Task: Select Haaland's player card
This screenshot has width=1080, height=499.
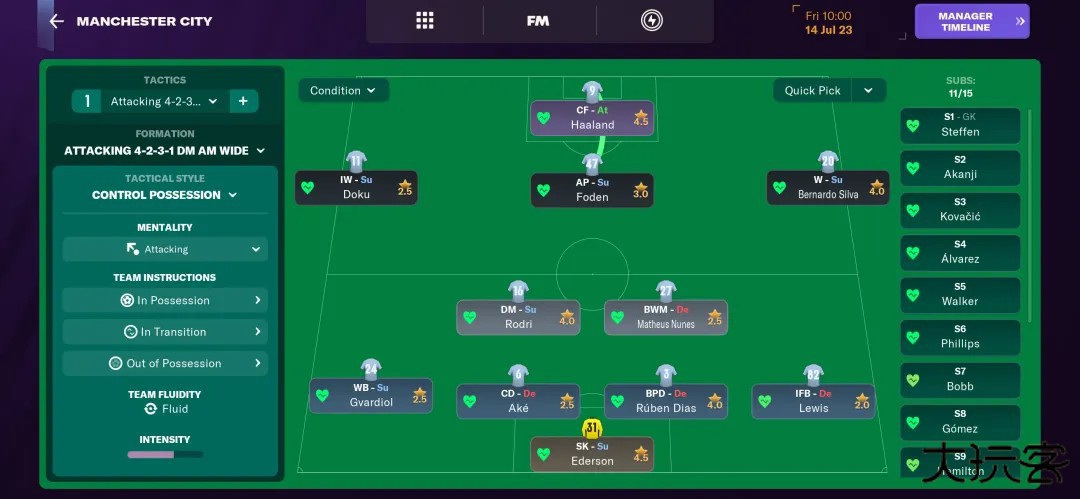Action: click(x=592, y=118)
